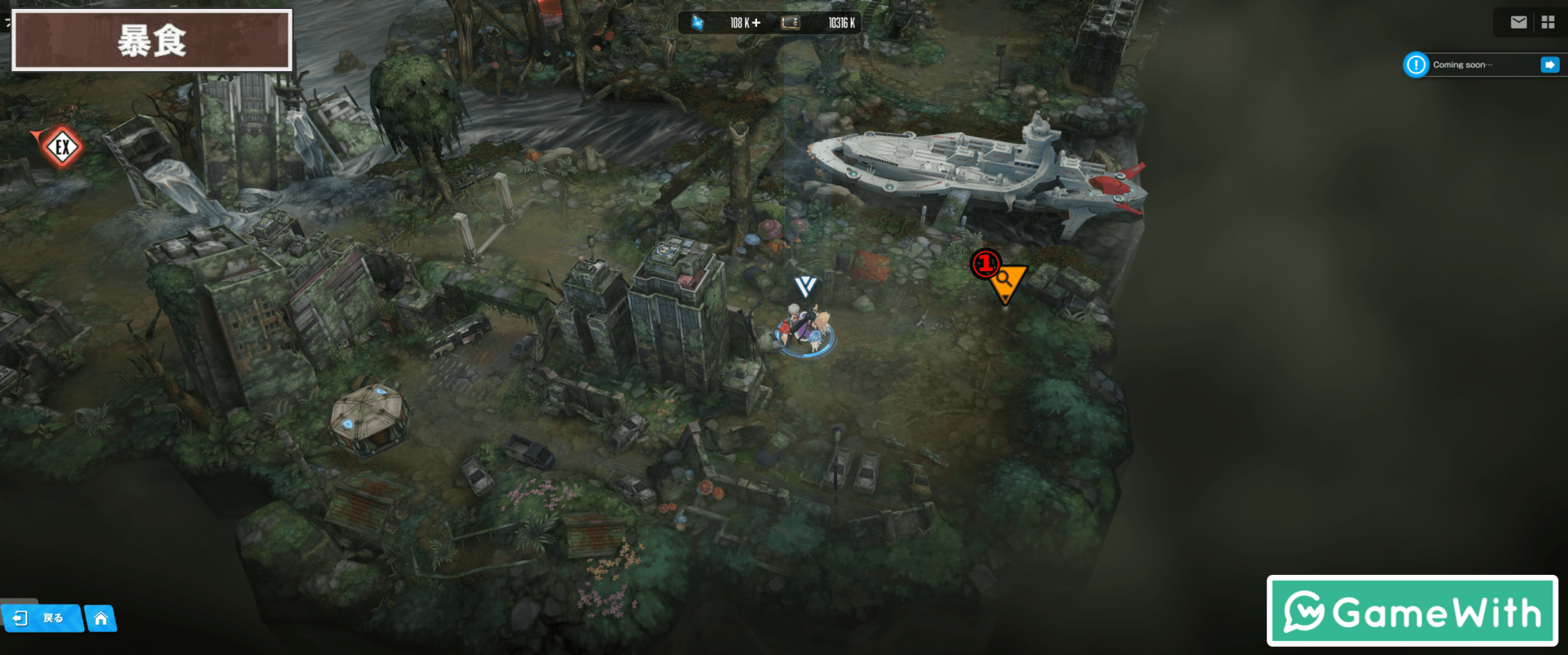Open the four-square grid menu
Image resolution: width=1568 pixels, height=655 pixels.
coord(1548,23)
